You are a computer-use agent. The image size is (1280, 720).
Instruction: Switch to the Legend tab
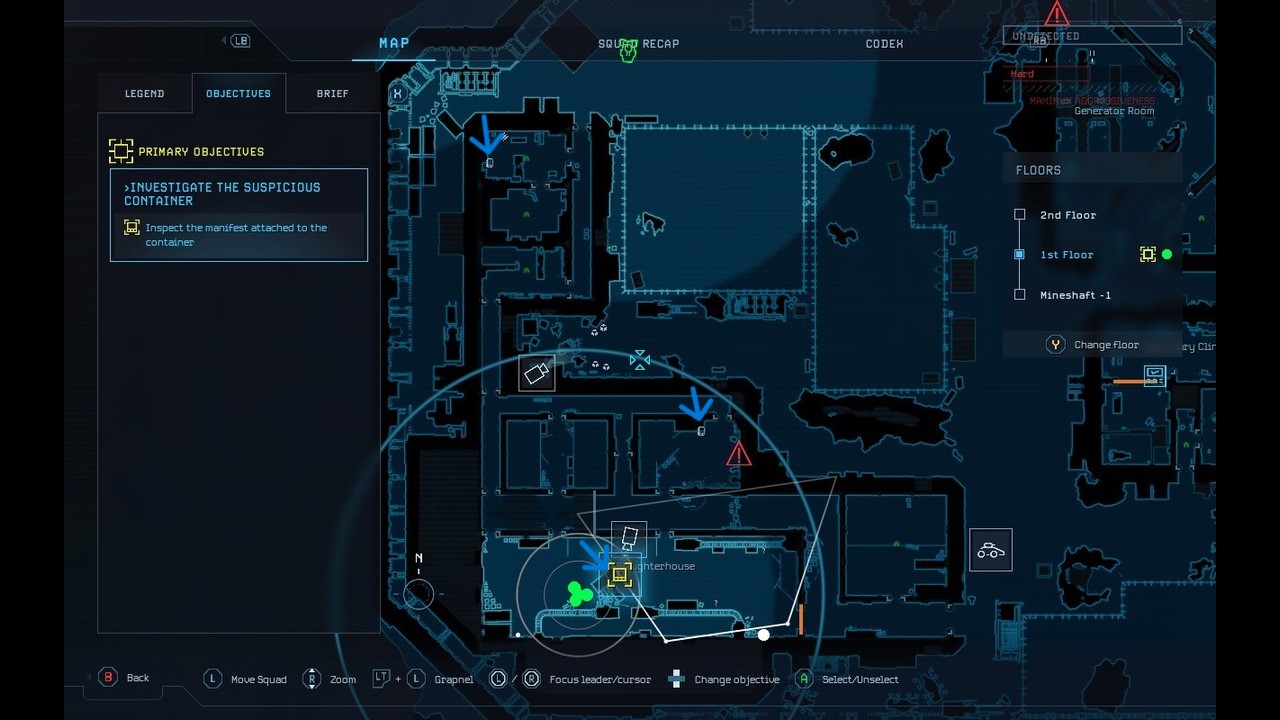(x=144, y=93)
